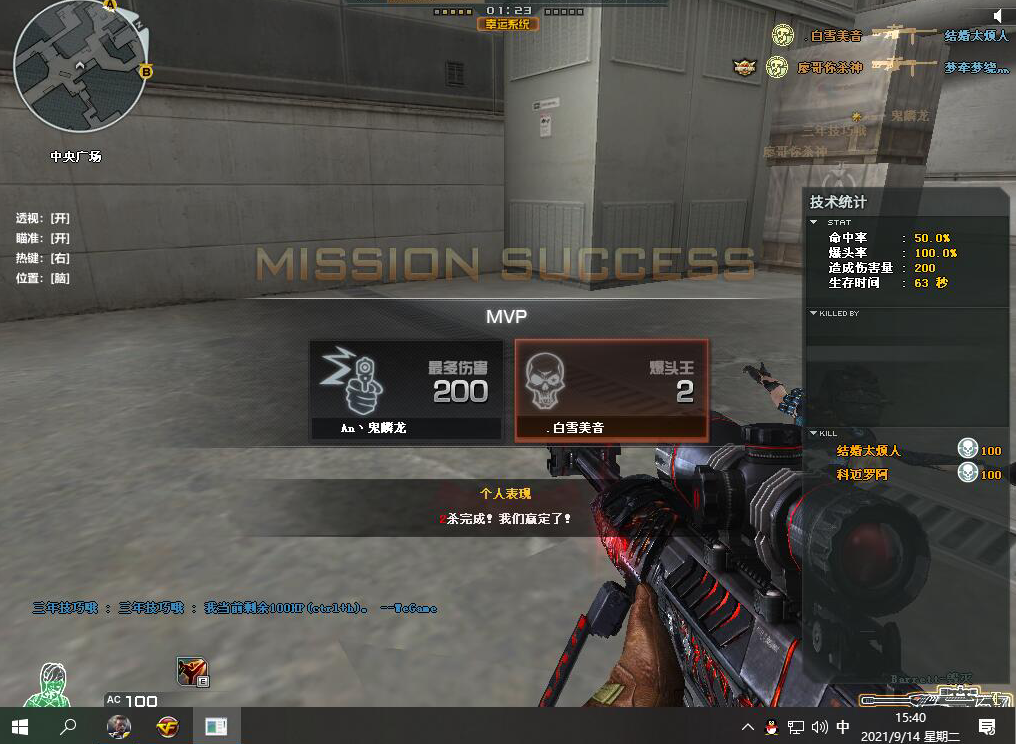The height and width of the screenshot is (744, 1016).
Task: Select the 科迈罗阿 row in the kill list
Action: 905,474
